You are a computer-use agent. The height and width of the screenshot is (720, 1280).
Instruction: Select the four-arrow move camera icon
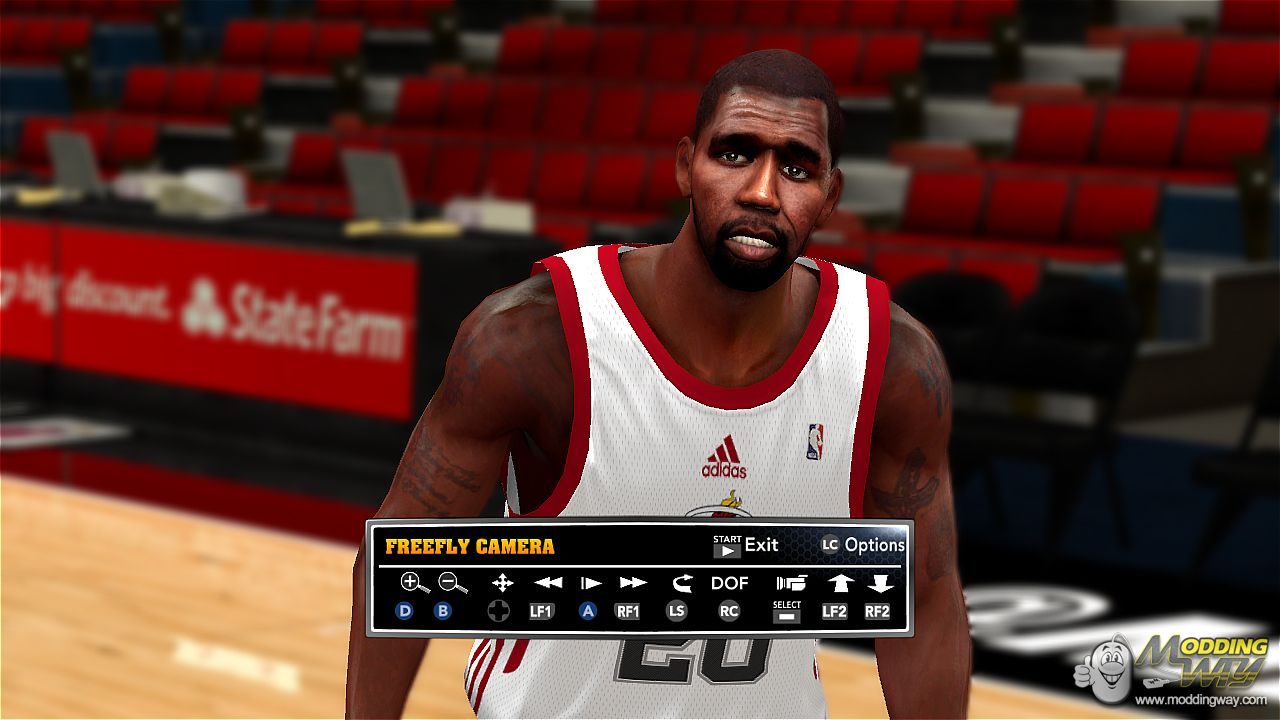(502, 582)
